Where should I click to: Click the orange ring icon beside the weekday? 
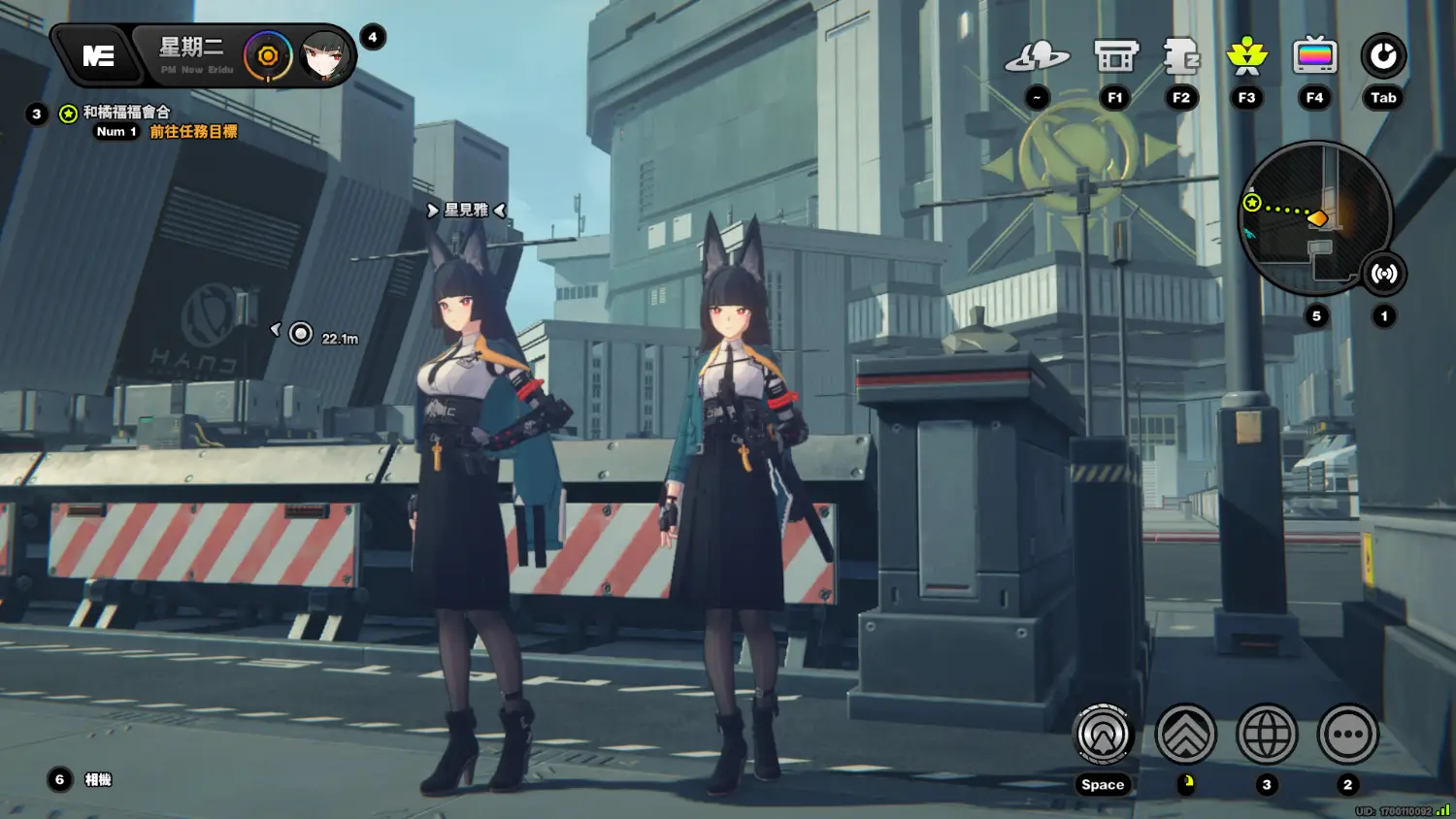268,56
